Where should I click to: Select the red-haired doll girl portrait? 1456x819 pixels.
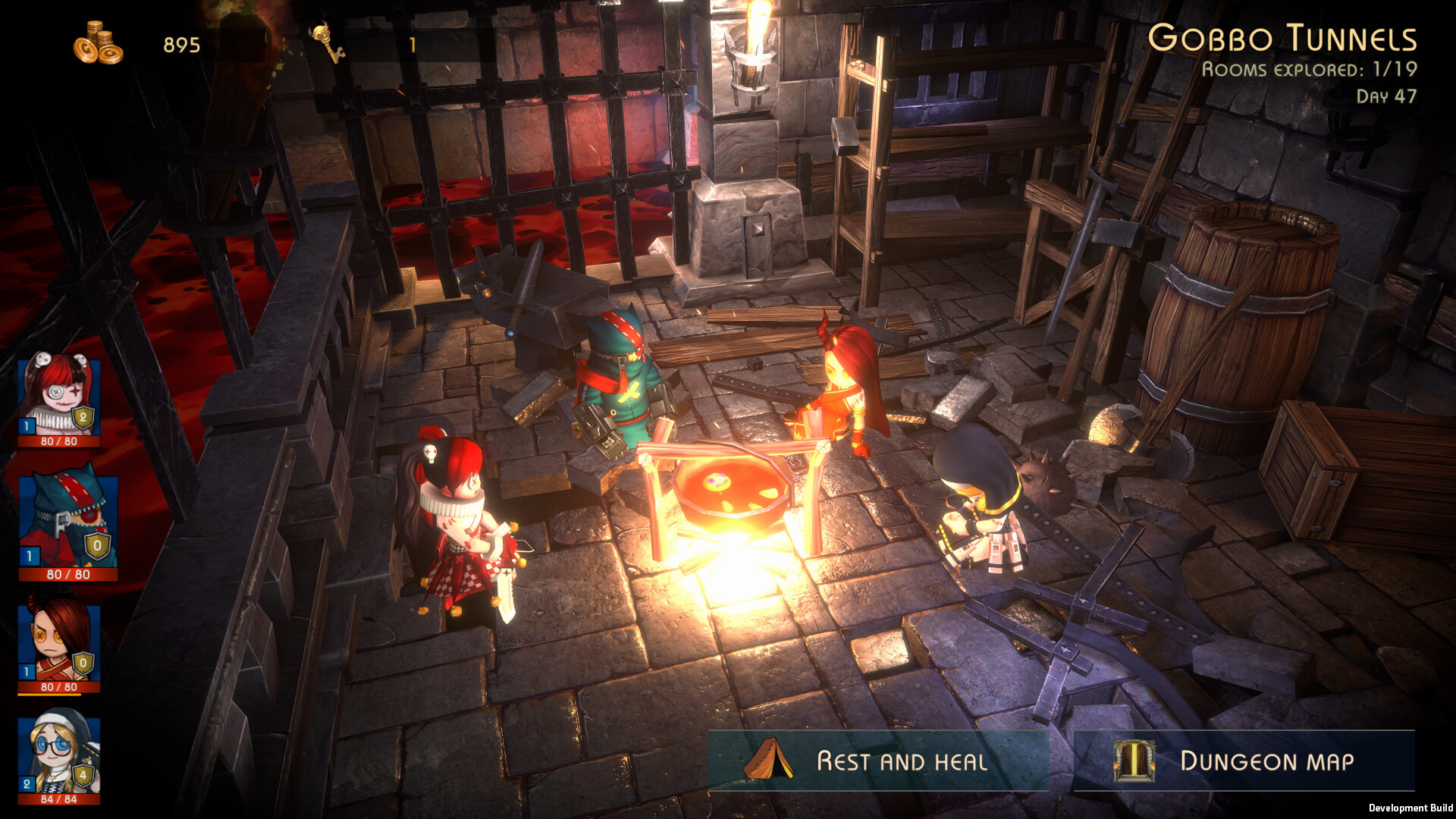tap(59, 396)
